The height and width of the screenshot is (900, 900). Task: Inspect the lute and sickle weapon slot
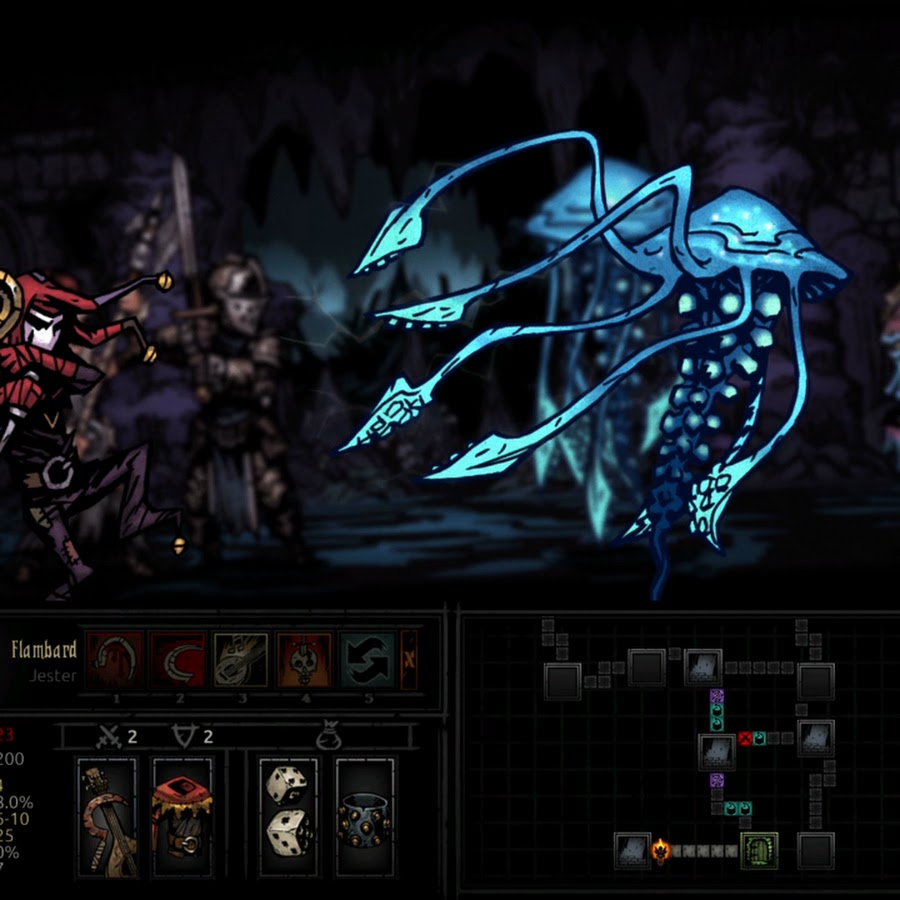click(107, 817)
